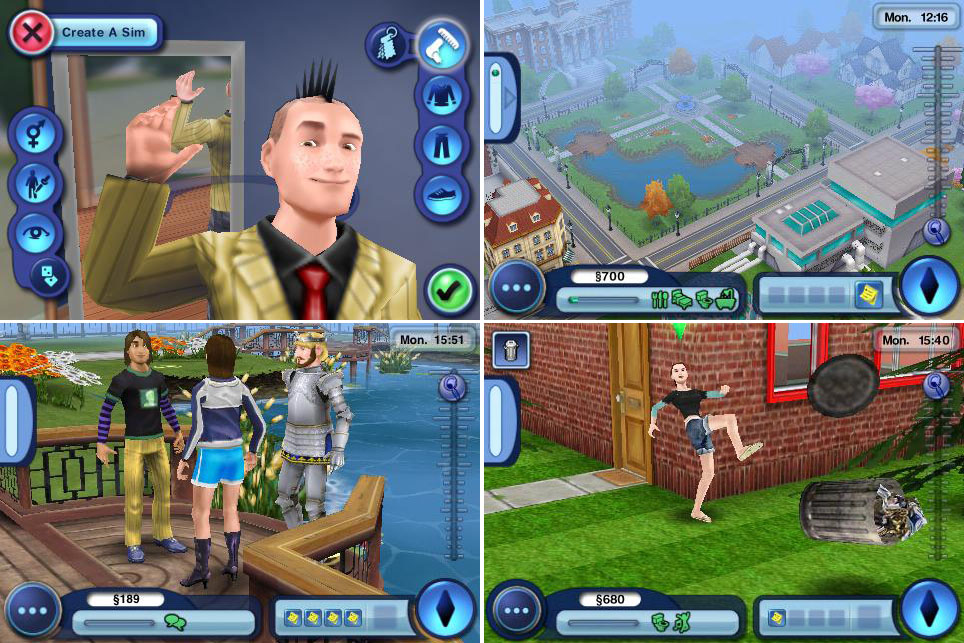Click the trash can icon button

[510, 349]
